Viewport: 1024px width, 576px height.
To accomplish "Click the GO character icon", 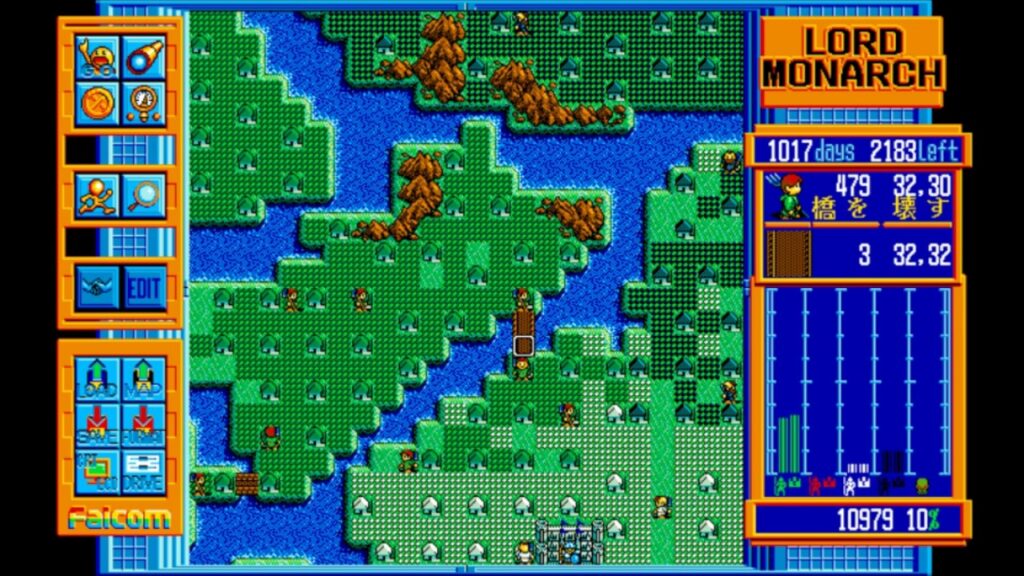I will tap(98, 58).
